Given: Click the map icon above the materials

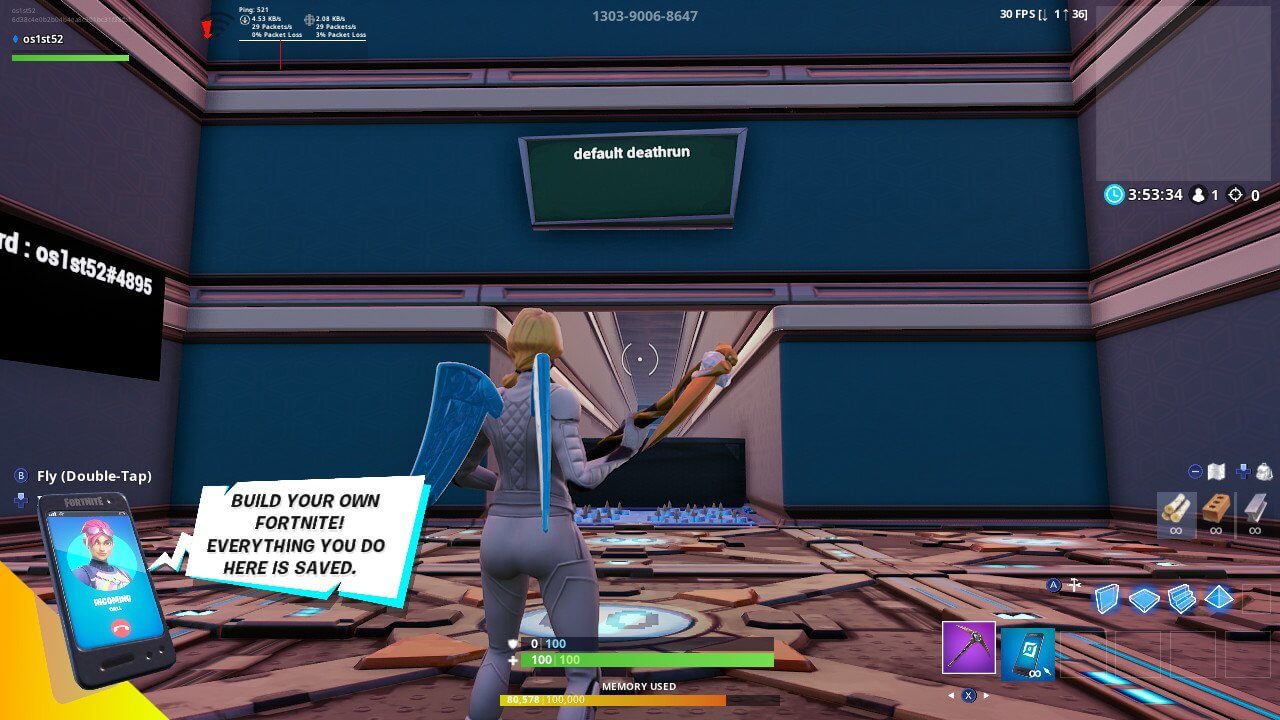Looking at the screenshot, I should [1216, 471].
